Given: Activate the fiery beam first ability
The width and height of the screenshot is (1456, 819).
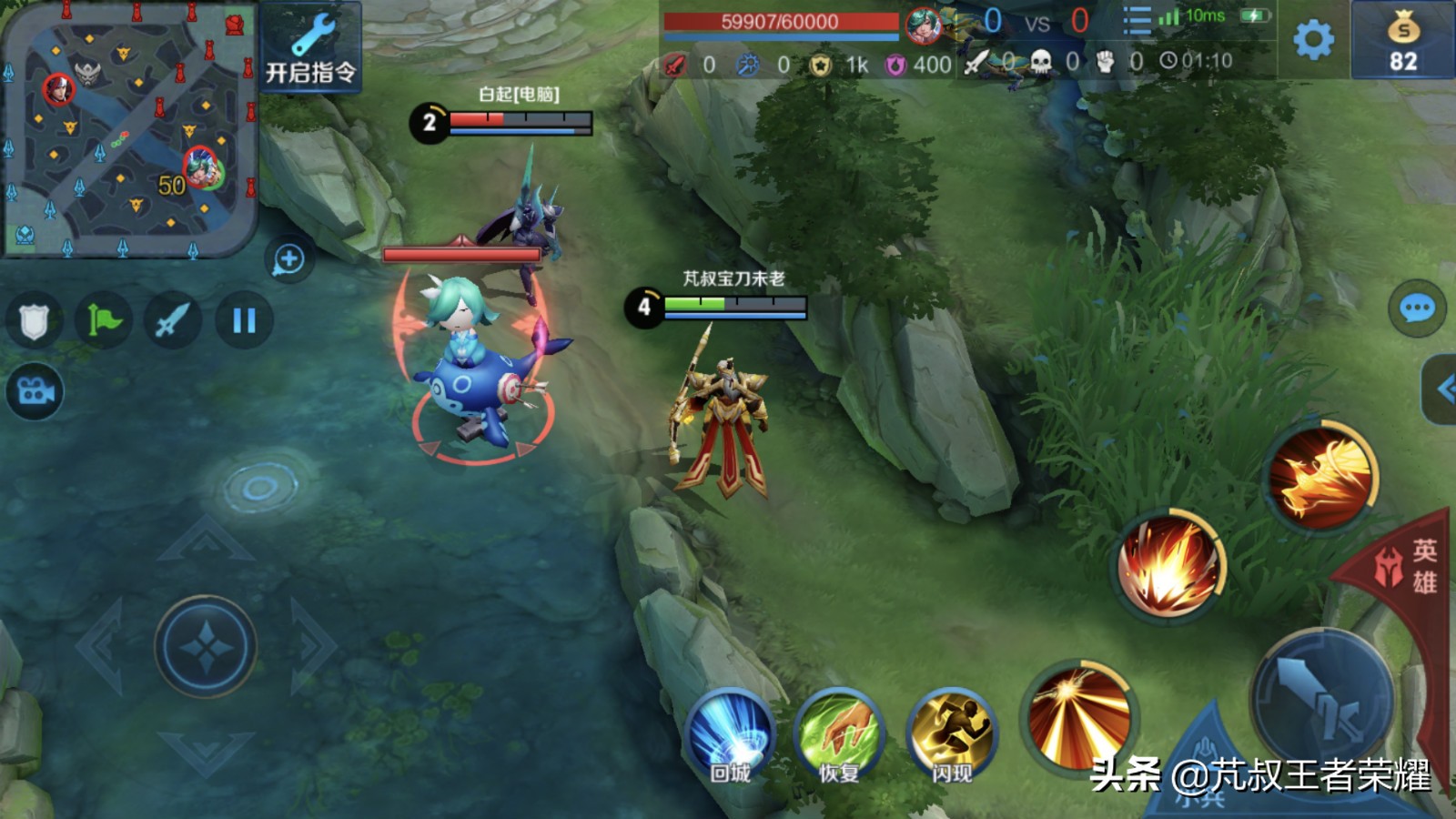Looking at the screenshot, I should point(1078,719).
